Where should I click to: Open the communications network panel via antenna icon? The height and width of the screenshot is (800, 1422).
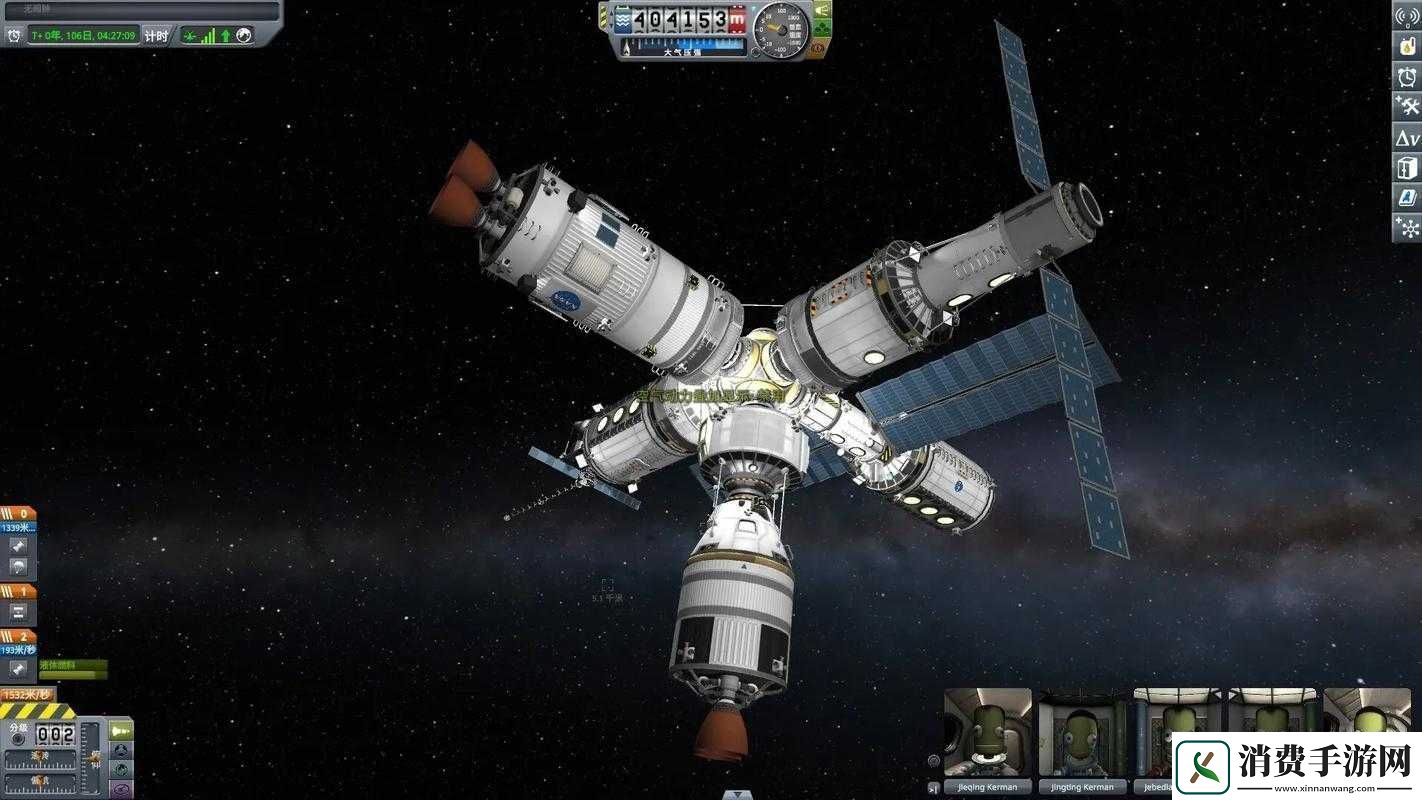pos(1408,16)
